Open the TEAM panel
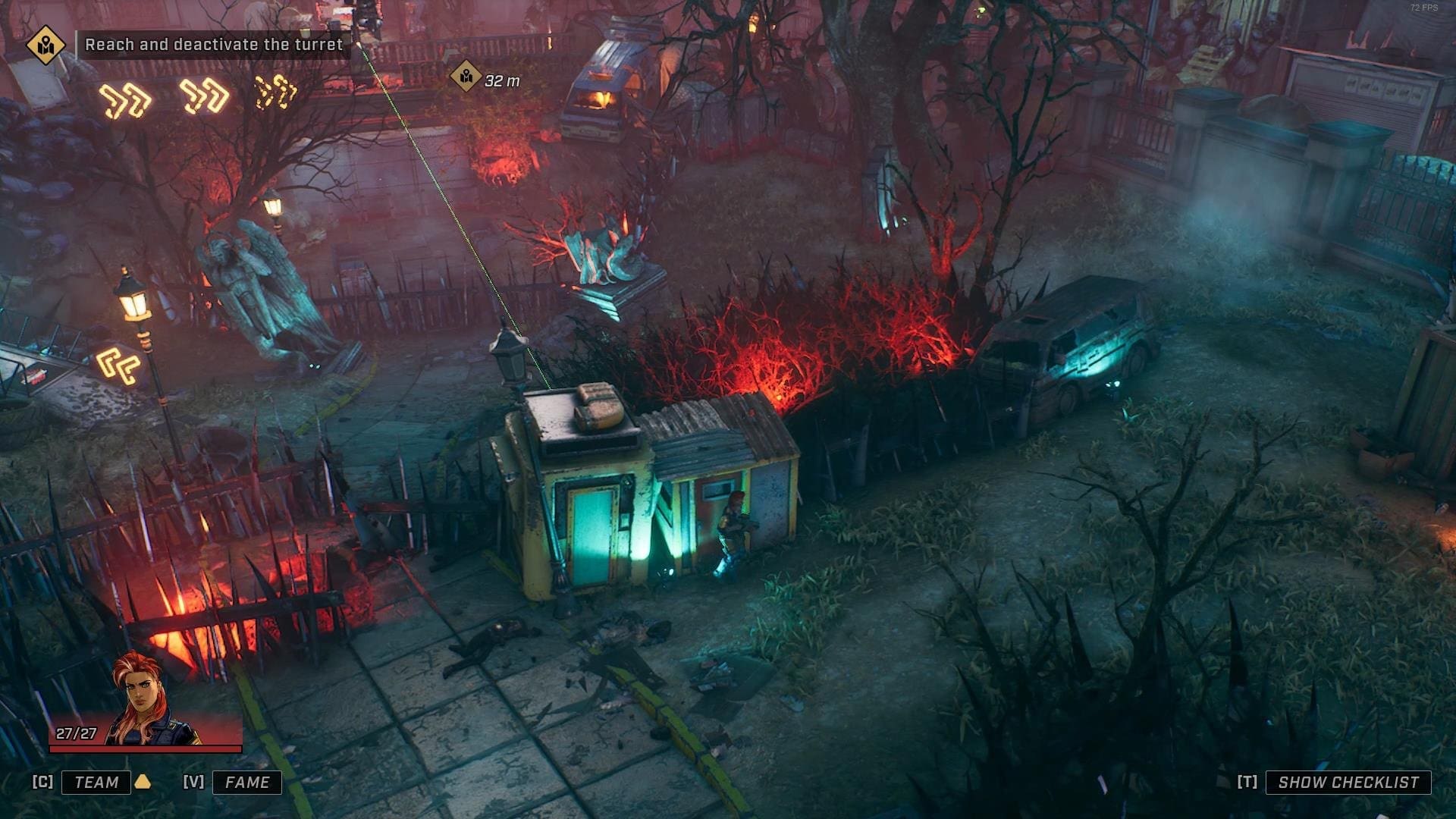 (96, 782)
